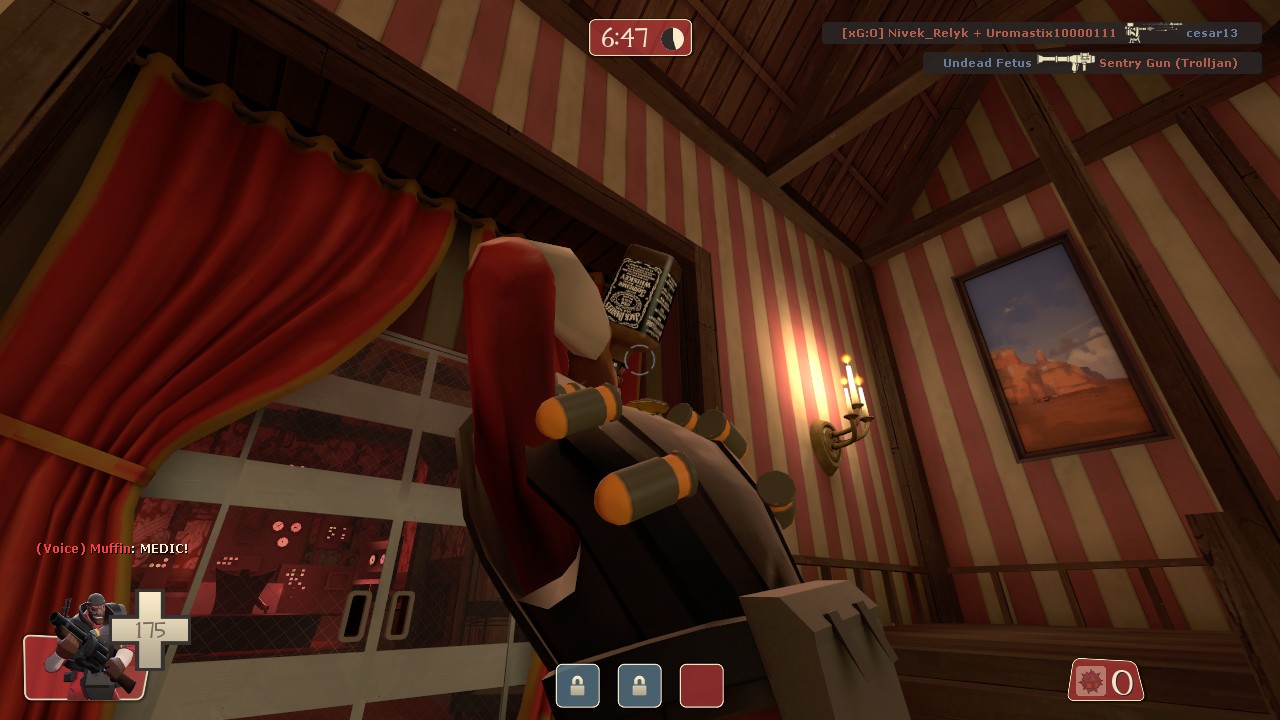Click the health cross icon
This screenshot has height=720, width=1280.
[x=150, y=630]
